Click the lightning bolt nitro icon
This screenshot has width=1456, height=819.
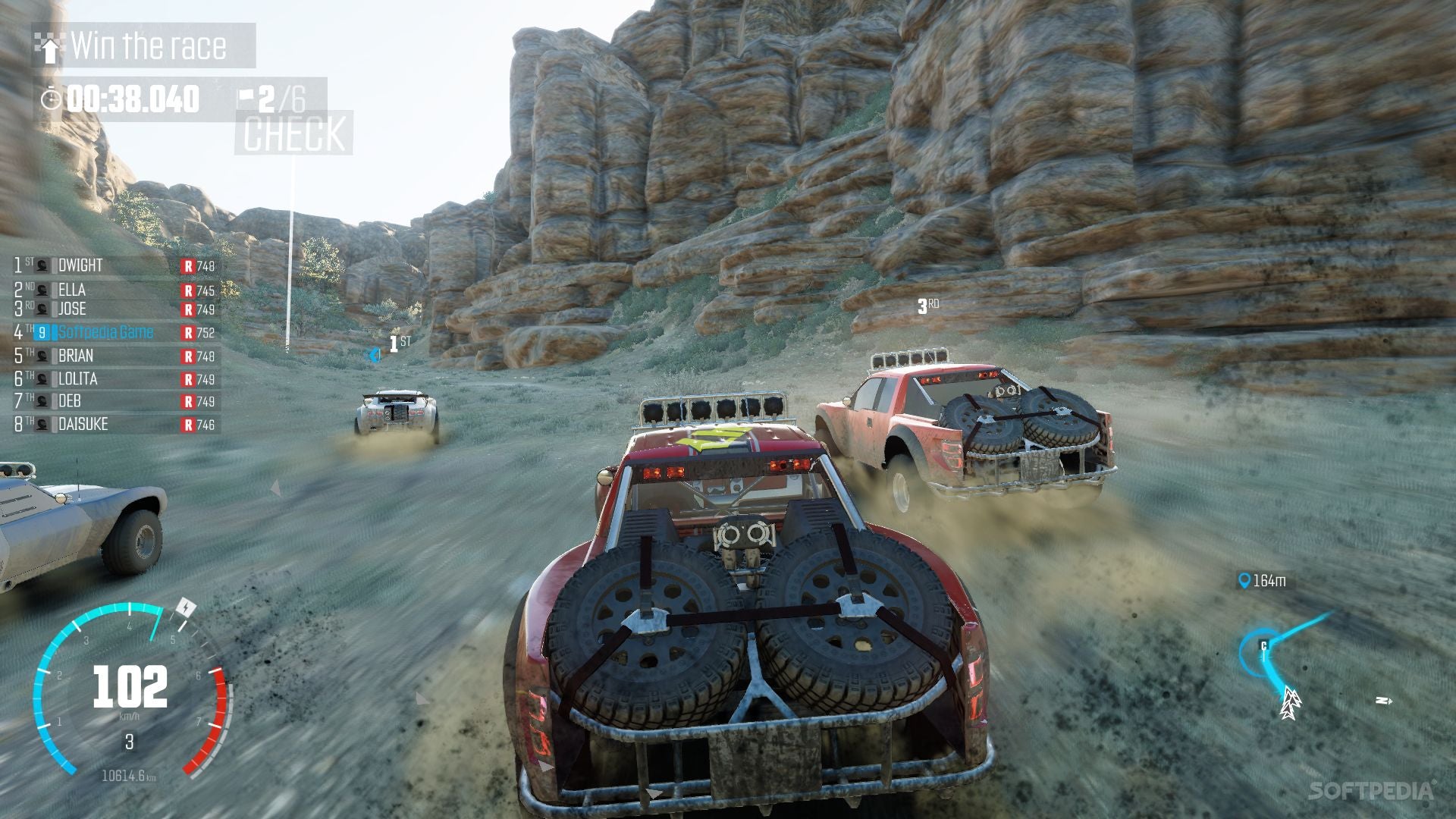(186, 608)
